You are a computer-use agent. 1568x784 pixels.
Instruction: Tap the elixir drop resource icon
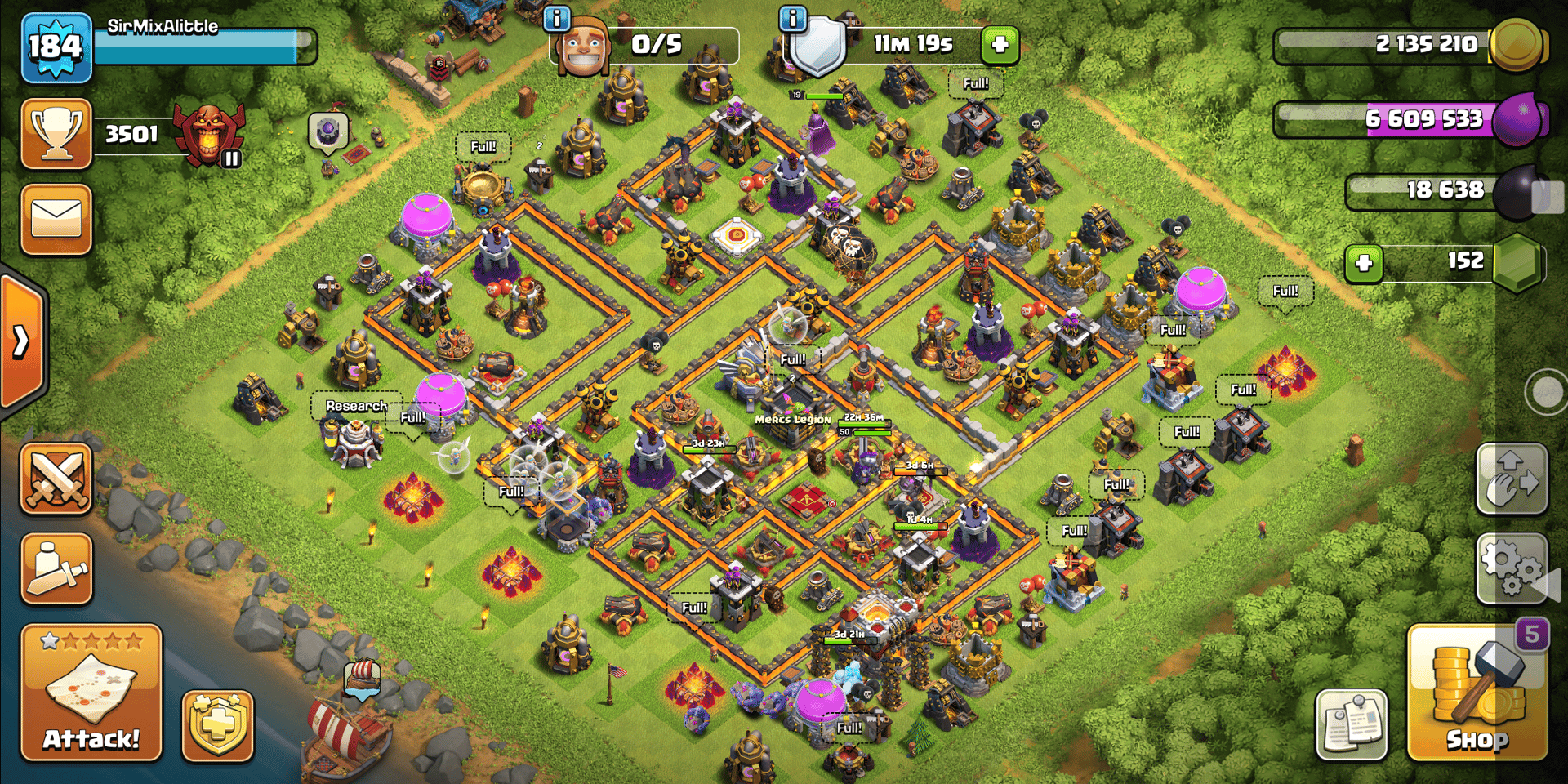pyautogui.click(x=1518, y=119)
